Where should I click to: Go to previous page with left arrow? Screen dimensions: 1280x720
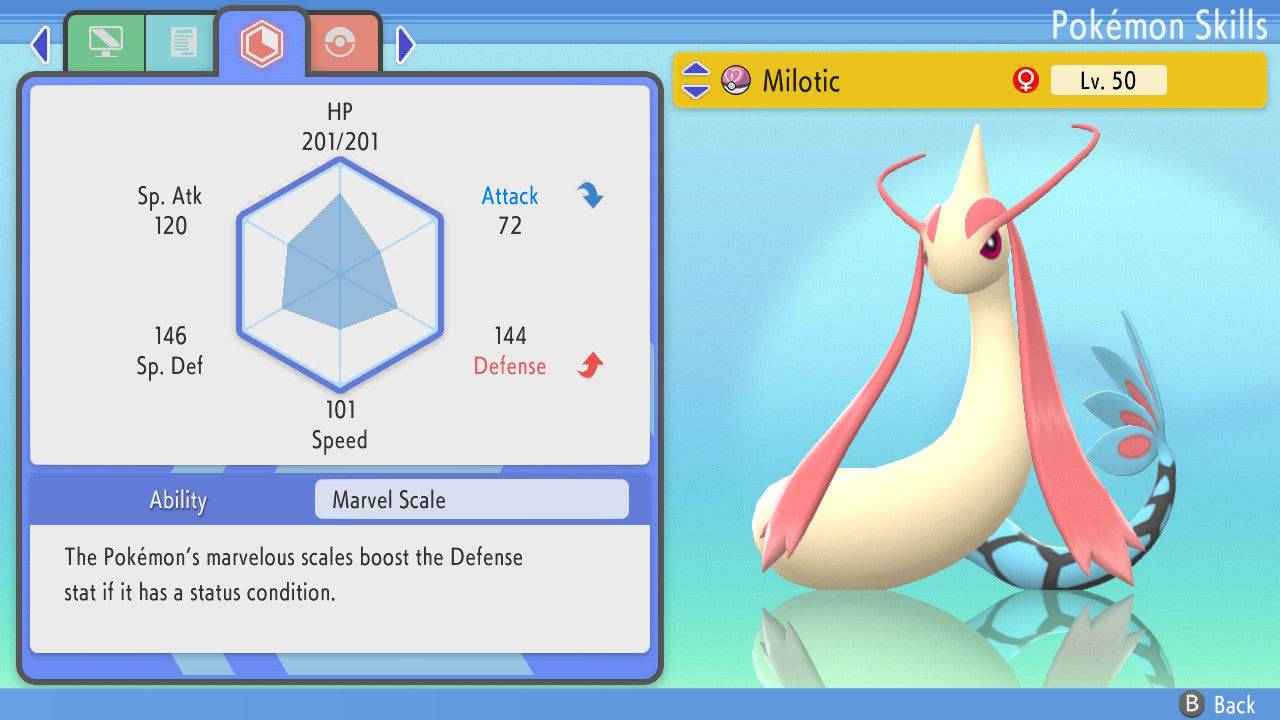coord(40,44)
